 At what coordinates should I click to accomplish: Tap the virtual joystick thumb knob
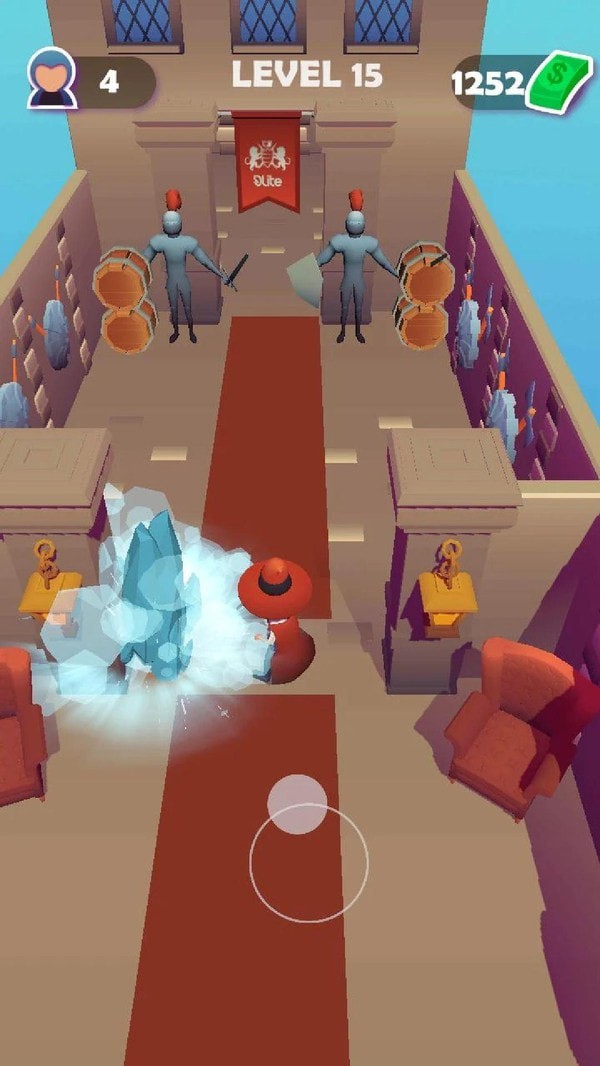click(x=297, y=803)
